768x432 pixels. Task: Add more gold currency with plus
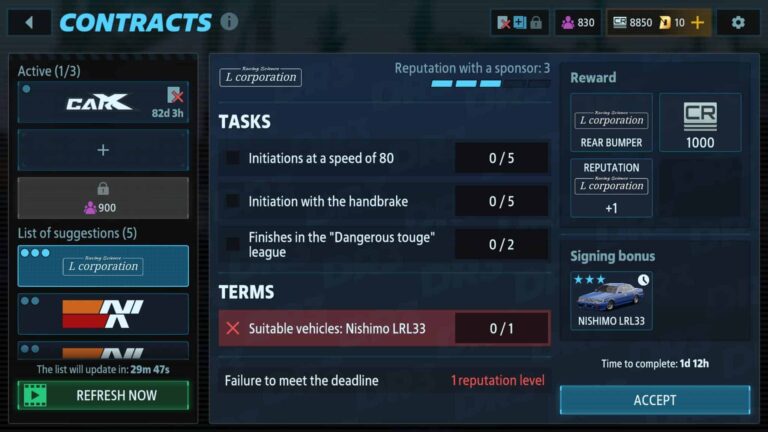[697, 22]
